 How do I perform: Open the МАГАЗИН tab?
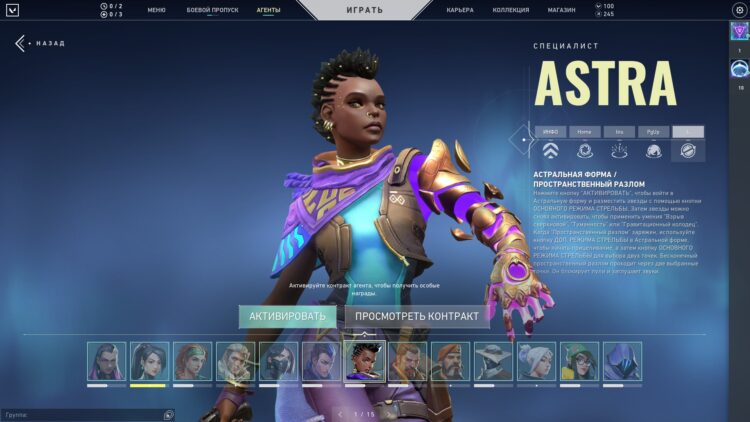point(561,10)
